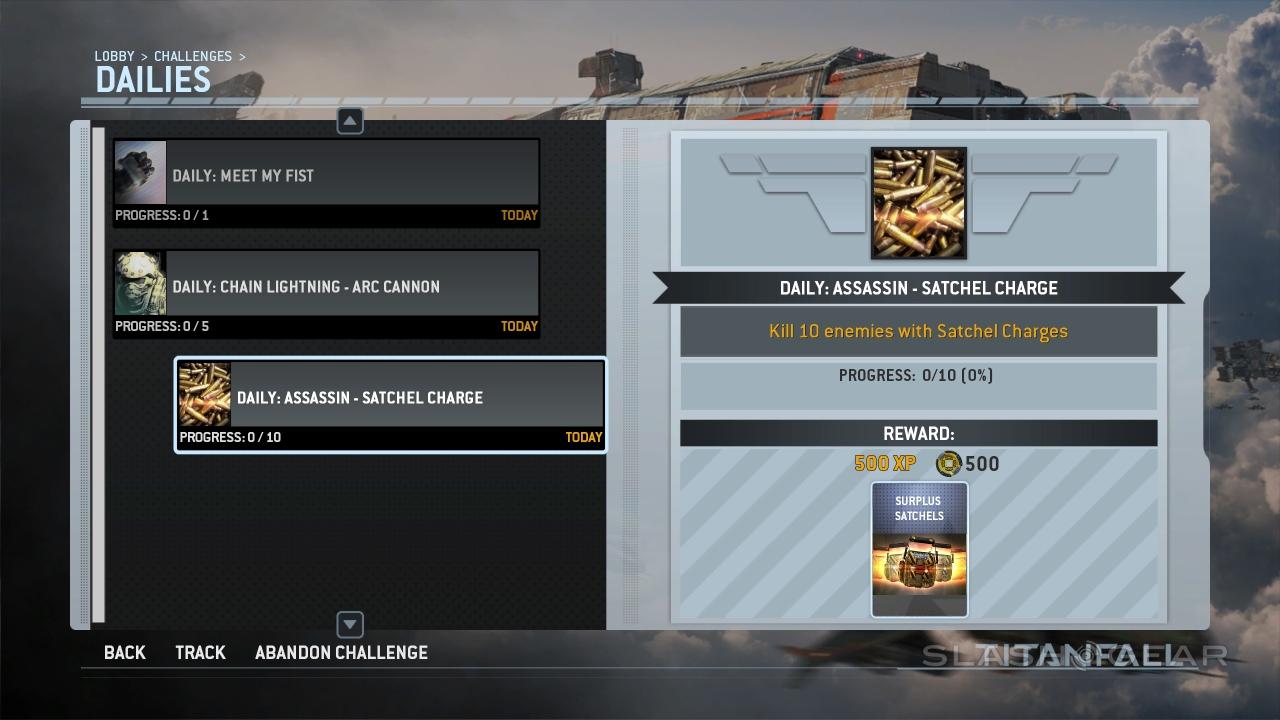This screenshot has height=720, width=1280.
Task: Abandon Challenge for the selected daily
Action: 341,653
